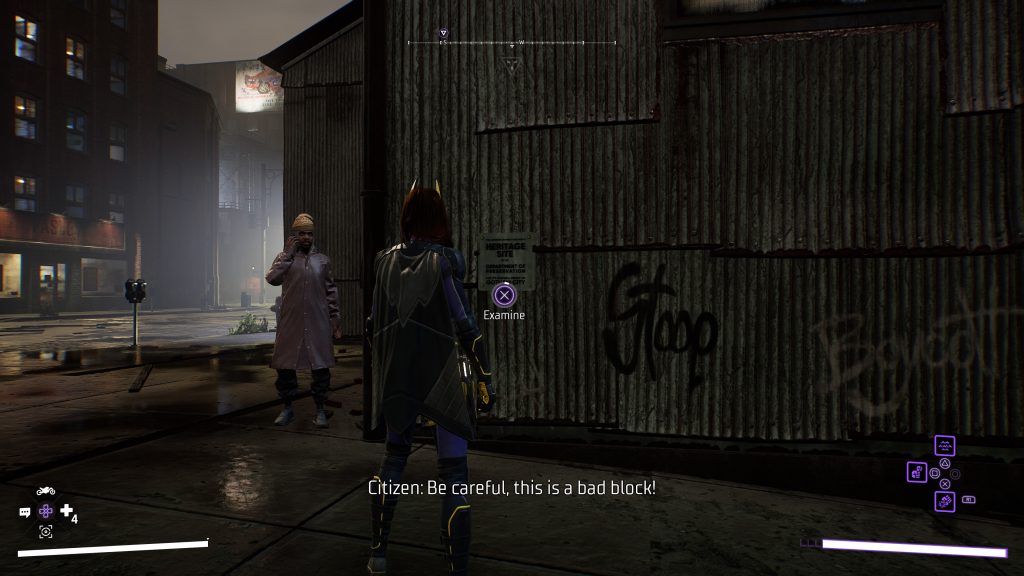Screen dimensions: 1024x576
Task: Click the compass bar heading strip
Action: tap(512, 43)
